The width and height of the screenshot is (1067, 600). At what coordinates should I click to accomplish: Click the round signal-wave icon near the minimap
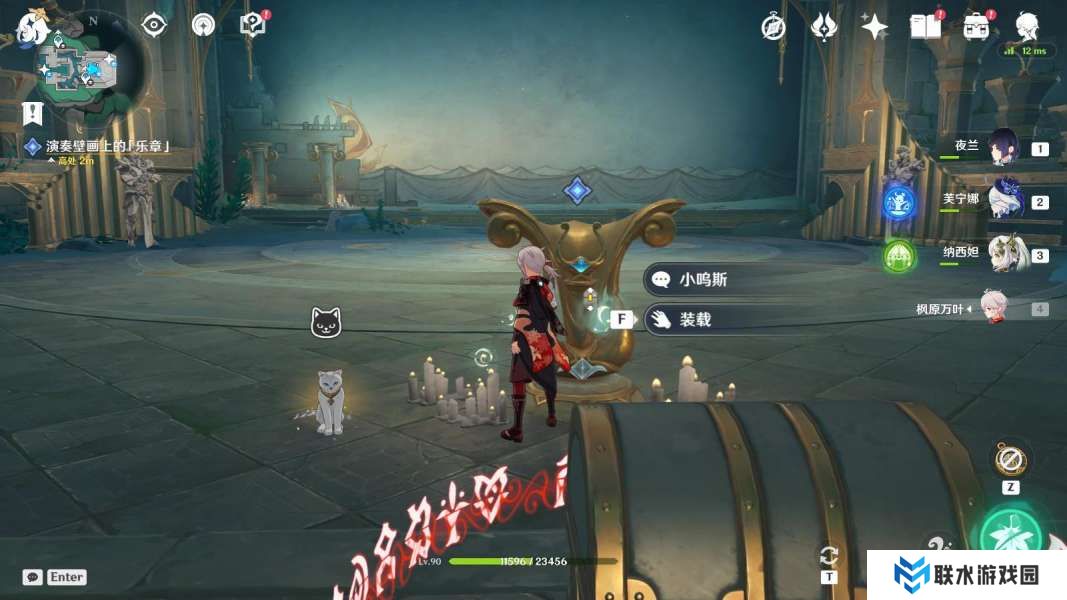pos(203,25)
